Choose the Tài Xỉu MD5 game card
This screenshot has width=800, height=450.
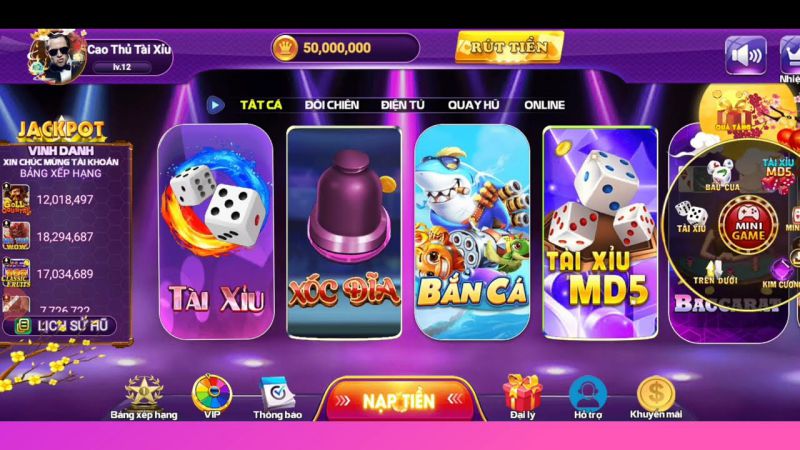click(599, 231)
